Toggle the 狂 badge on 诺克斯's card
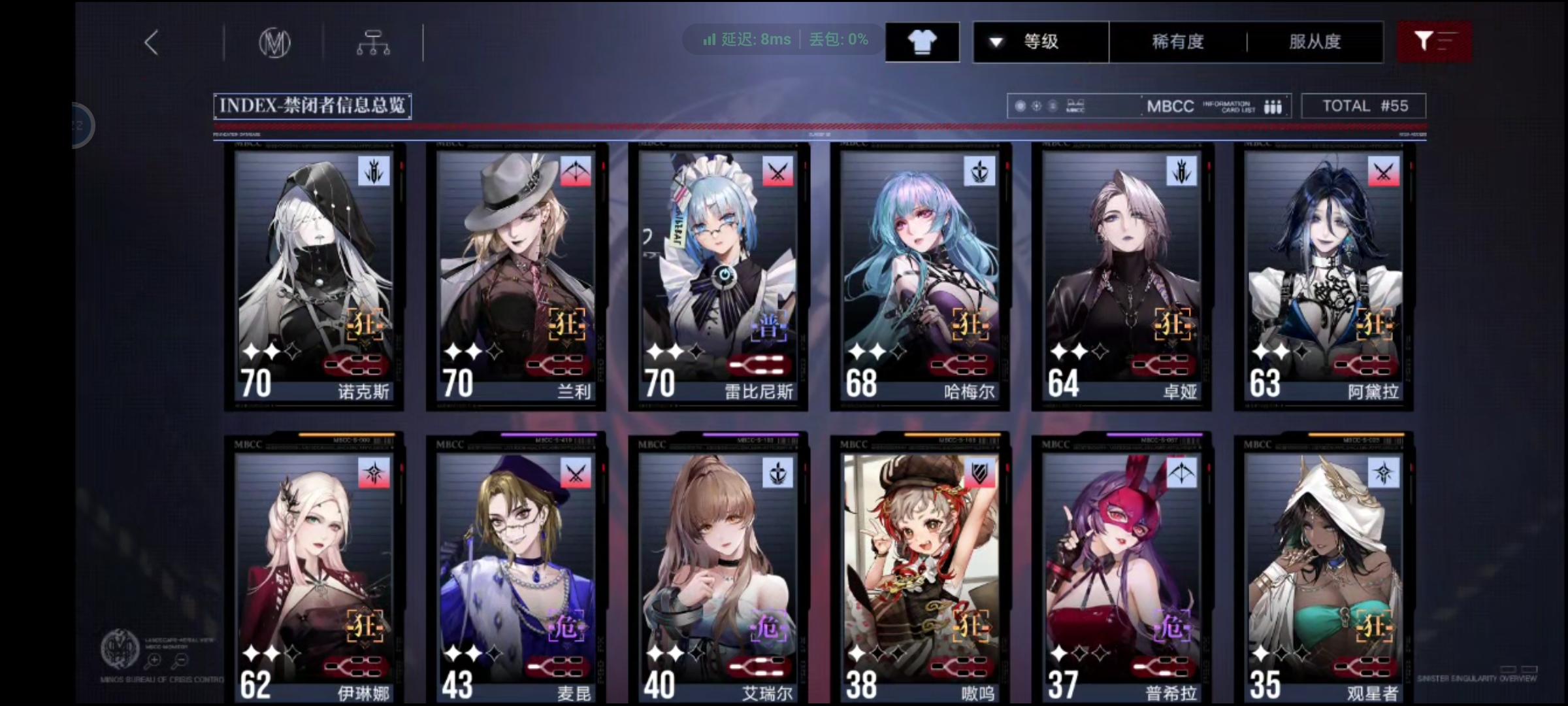The width and height of the screenshot is (1568, 706). click(364, 324)
